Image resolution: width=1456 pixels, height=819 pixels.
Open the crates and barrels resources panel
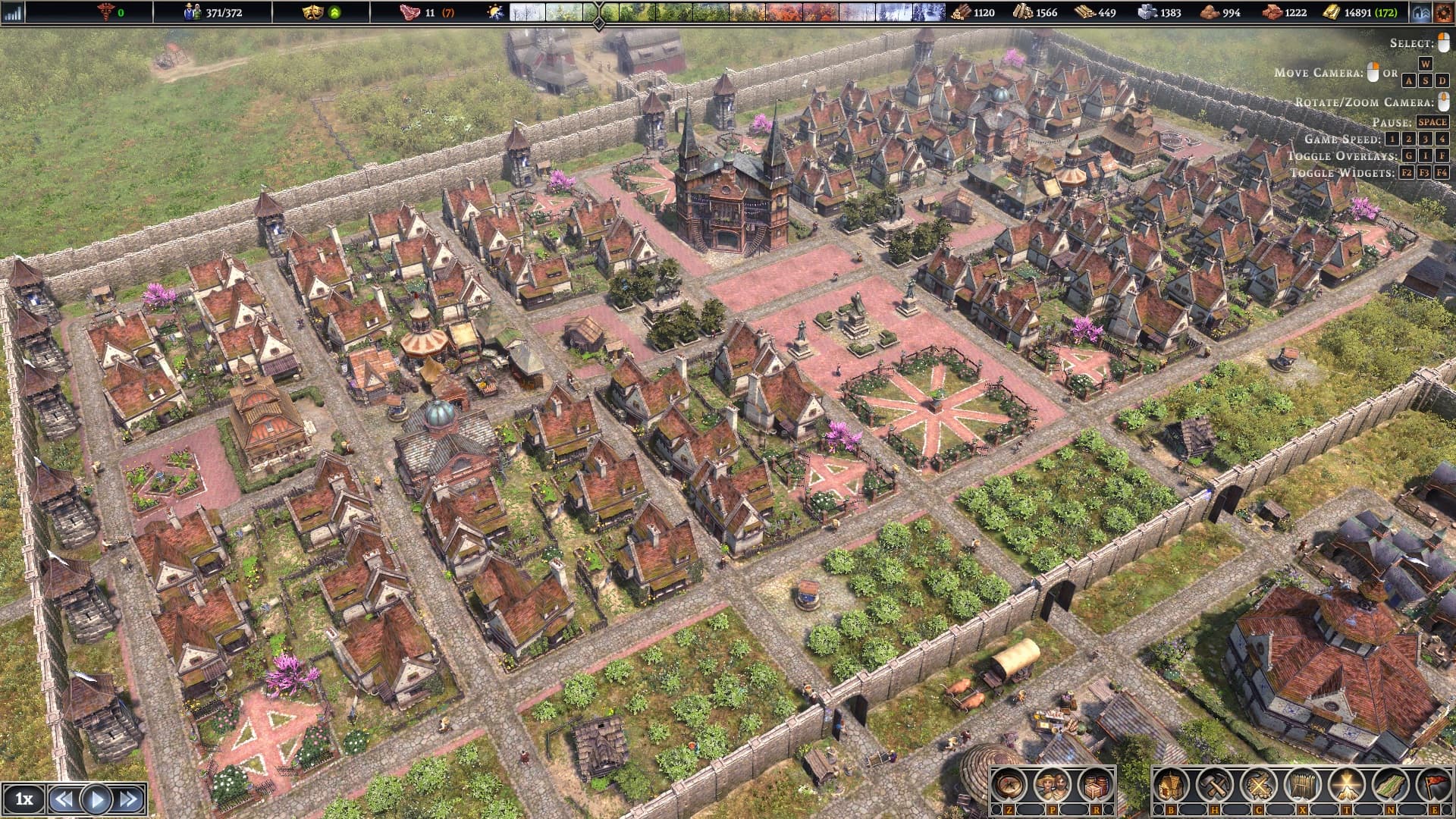coord(1094,786)
